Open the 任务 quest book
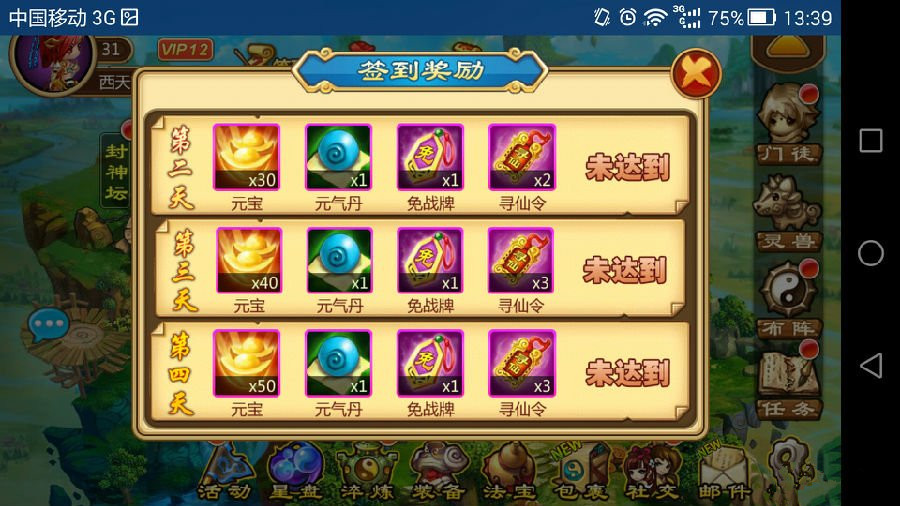The height and width of the screenshot is (506, 900). tap(788, 382)
